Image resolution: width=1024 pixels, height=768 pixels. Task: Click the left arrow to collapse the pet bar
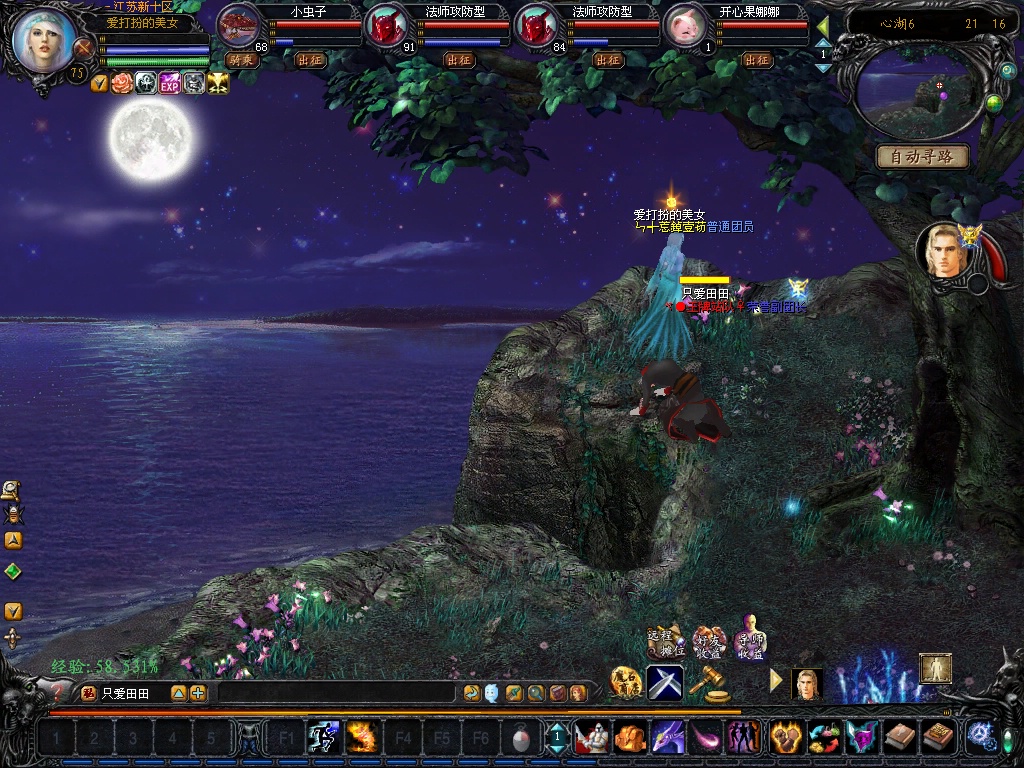[x=823, y=25]
